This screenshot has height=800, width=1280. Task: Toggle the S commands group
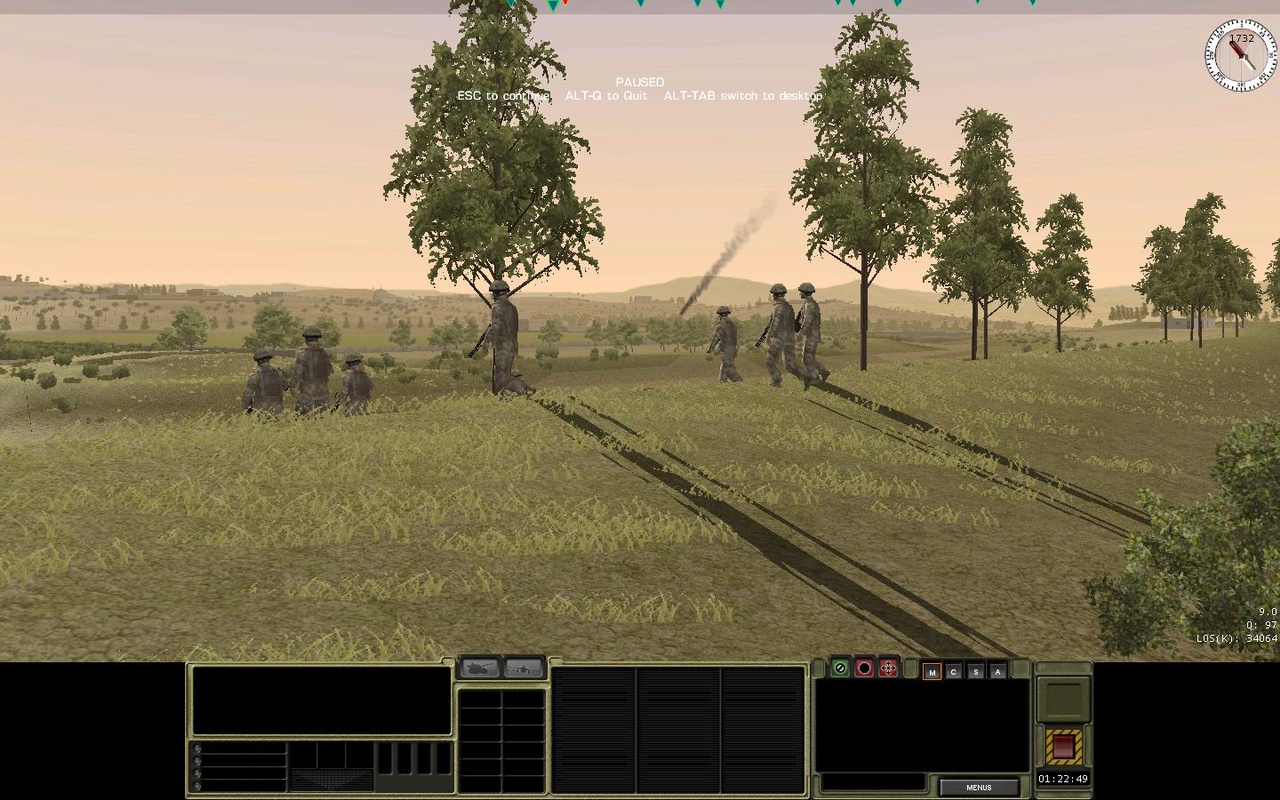click(977, 671)
